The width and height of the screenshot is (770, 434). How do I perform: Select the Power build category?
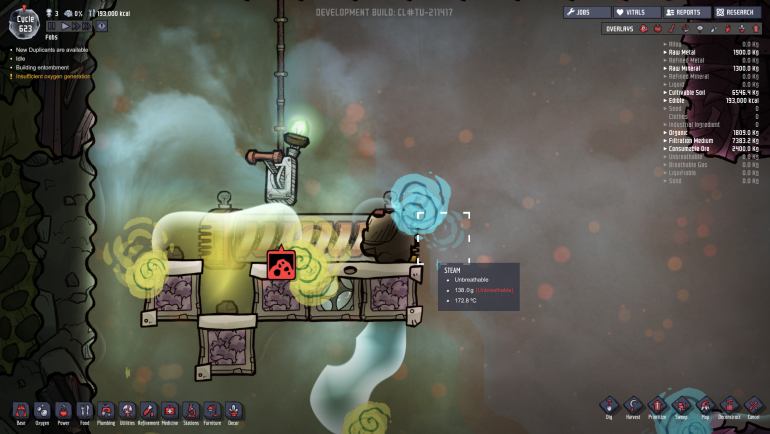pyautogui.click(x=63, y=410)
